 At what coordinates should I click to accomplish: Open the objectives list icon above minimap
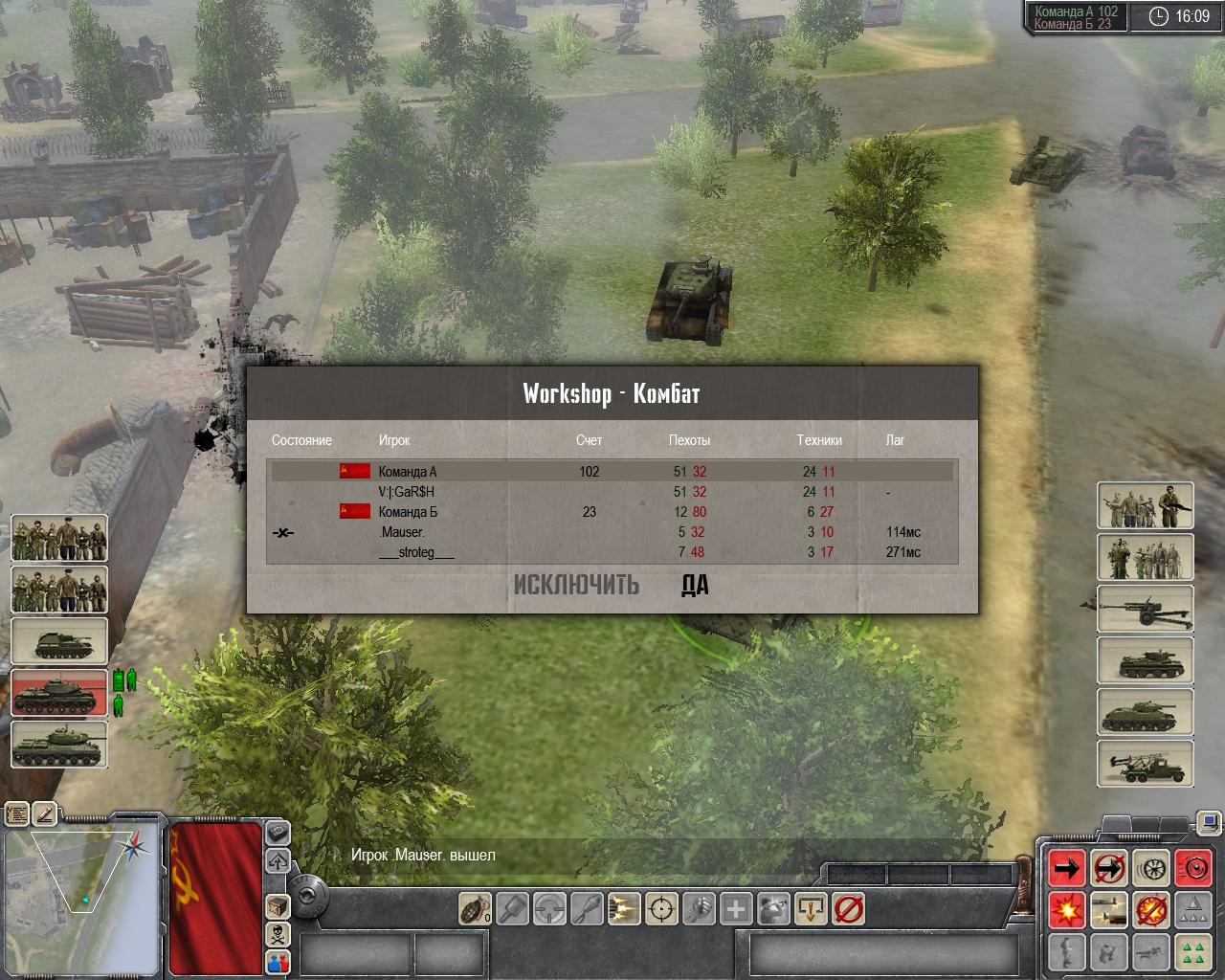17,814
